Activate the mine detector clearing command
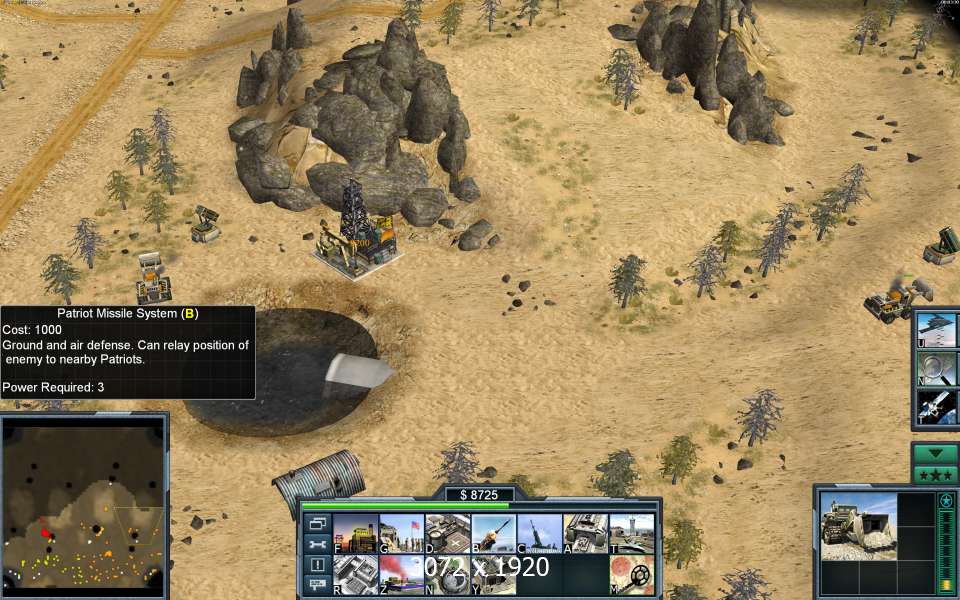This screenshot has width=960, height=600. [631, 574]
